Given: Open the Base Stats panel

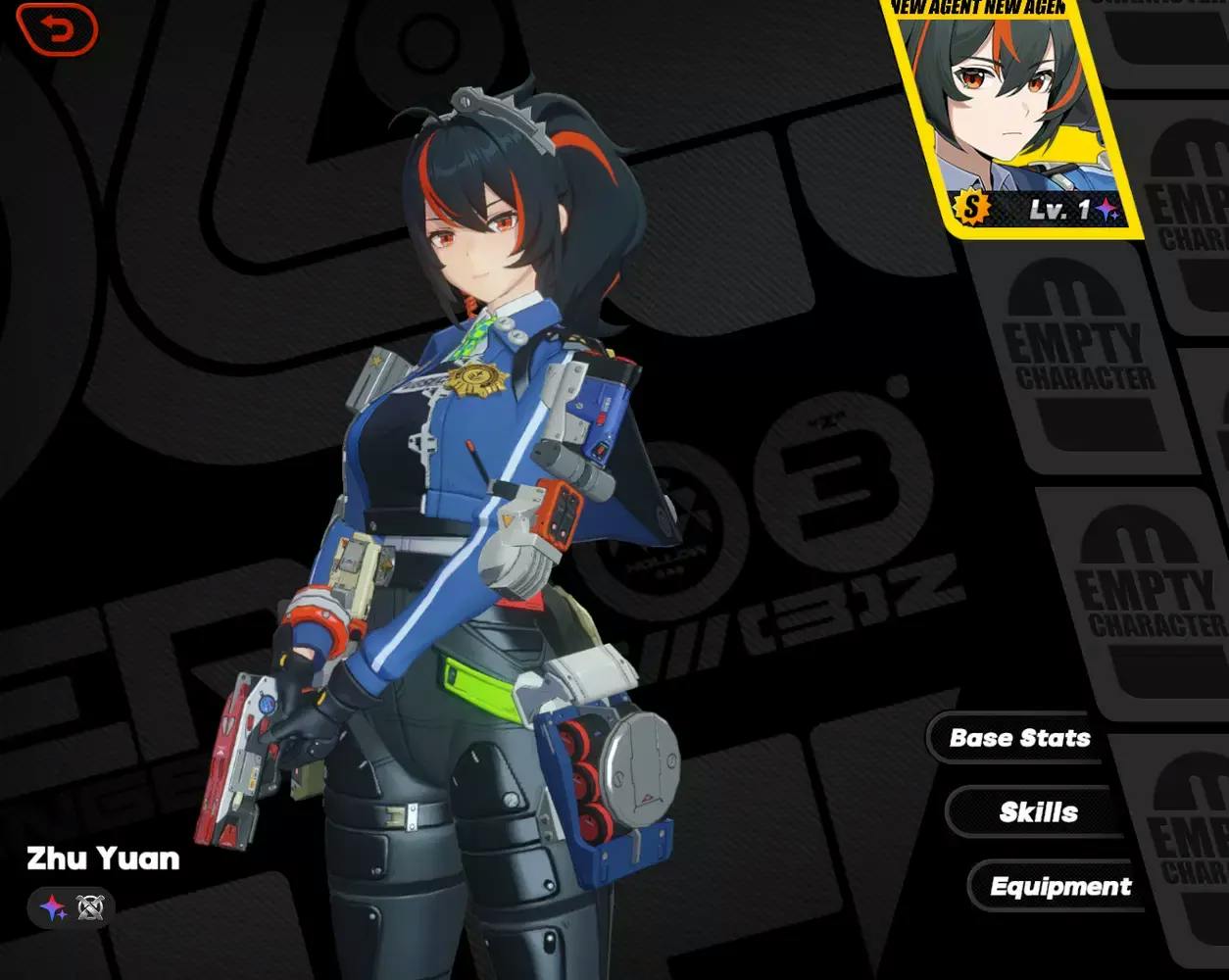Looking at the screenshot, I should pyautogui.click(x=1017, y=738).
